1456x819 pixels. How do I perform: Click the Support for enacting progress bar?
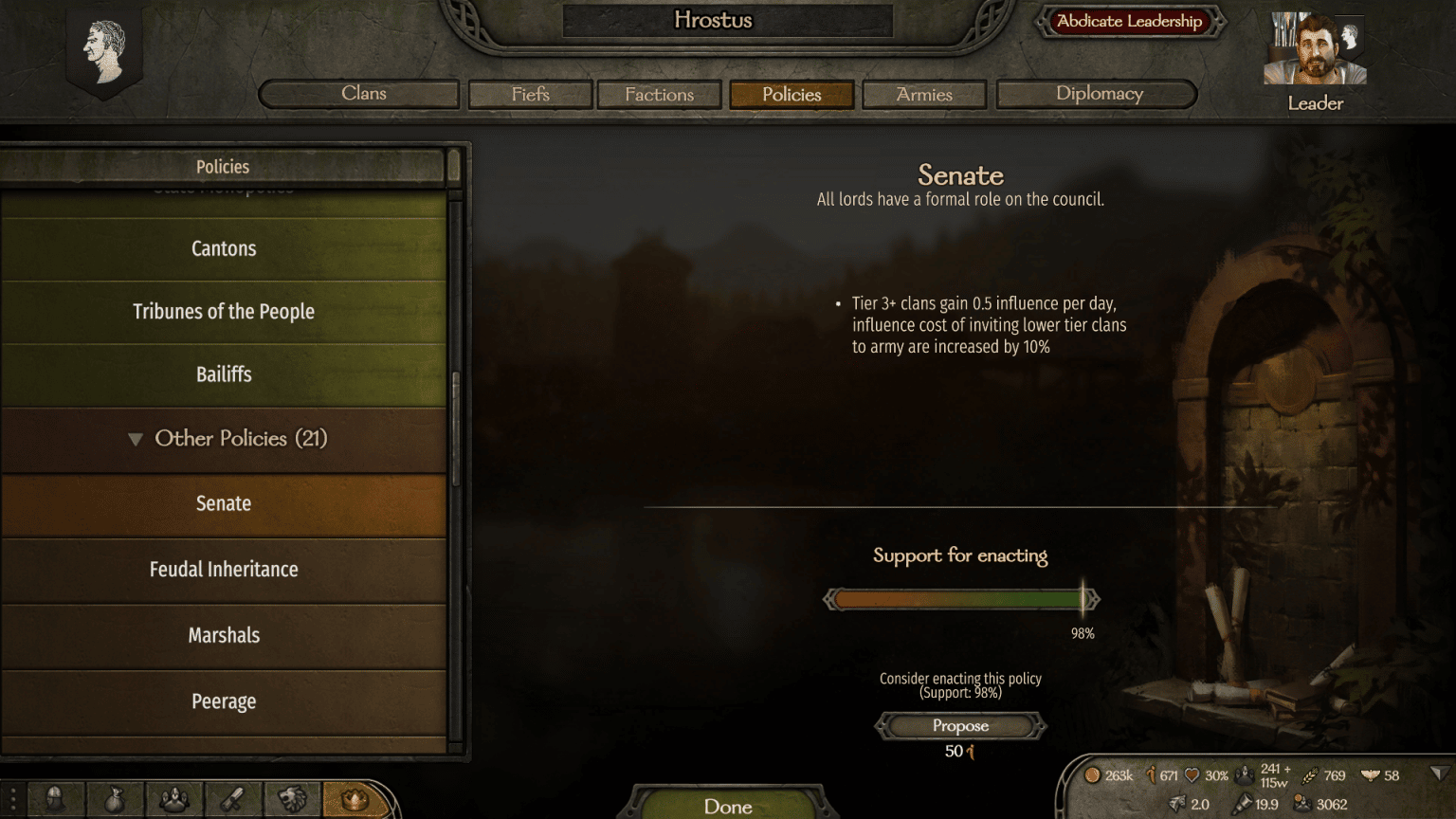[x=960, y=598]
